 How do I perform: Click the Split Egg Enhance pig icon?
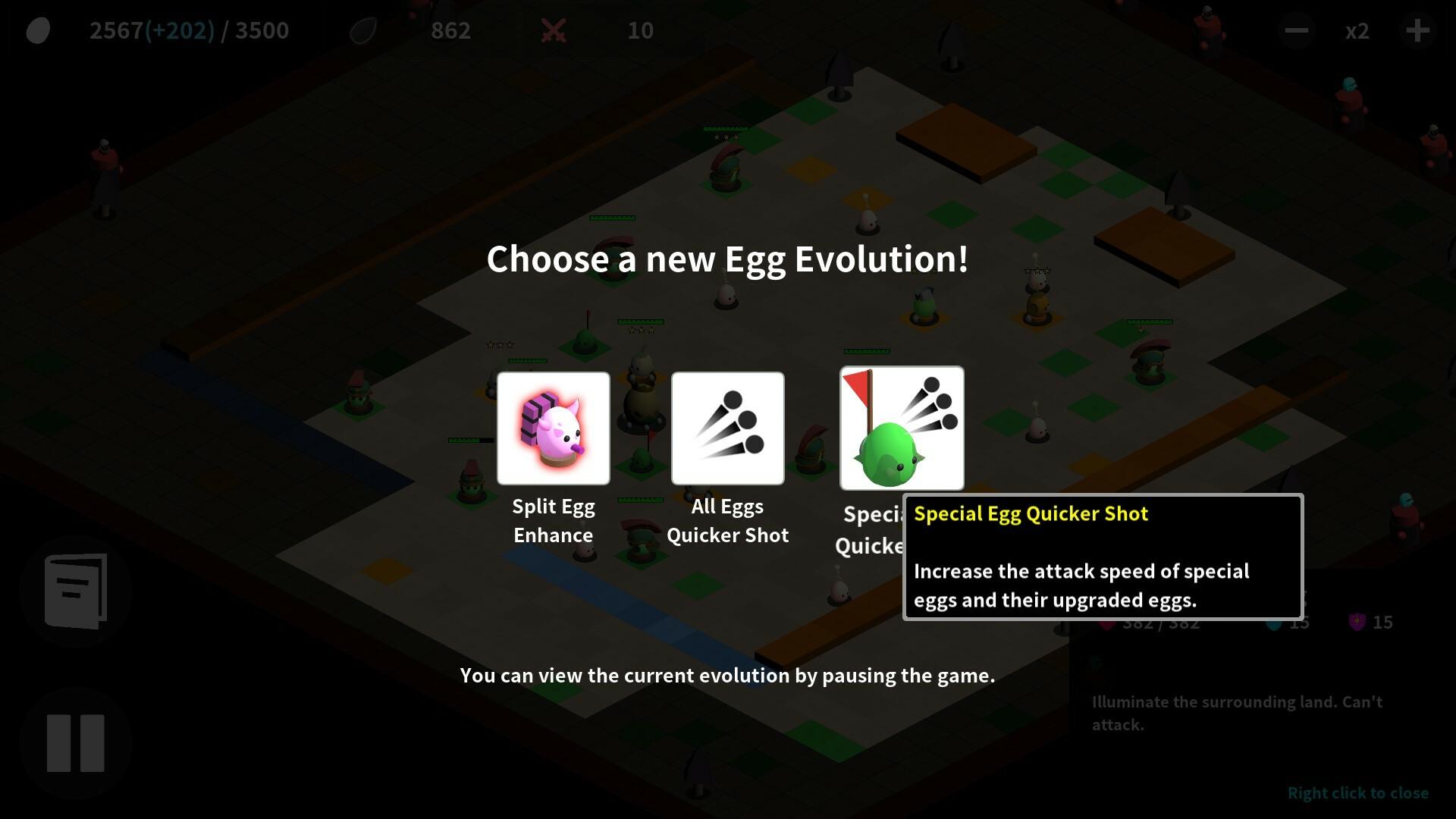553,428
